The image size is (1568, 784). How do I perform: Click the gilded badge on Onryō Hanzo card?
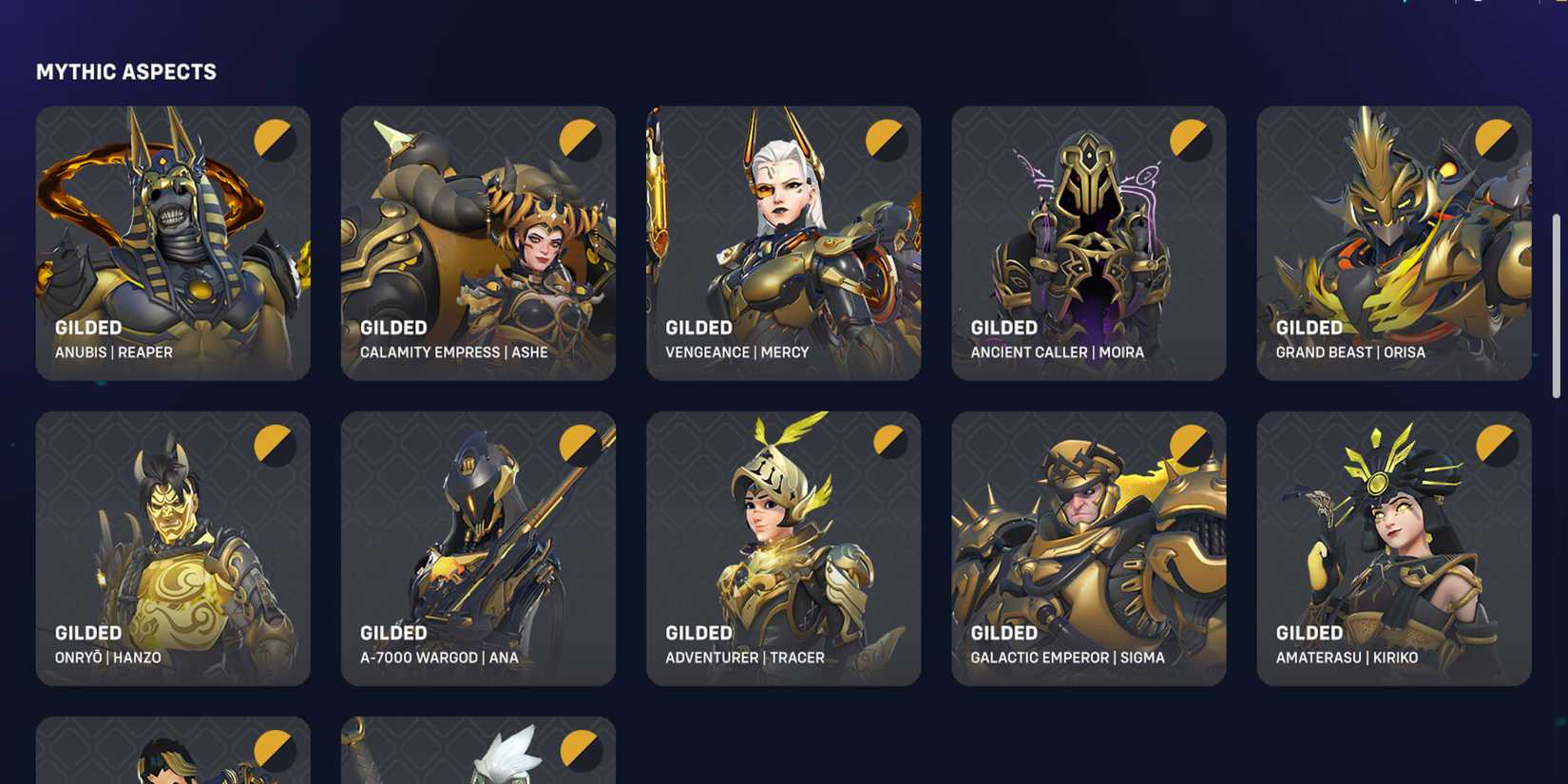[276, 444]
